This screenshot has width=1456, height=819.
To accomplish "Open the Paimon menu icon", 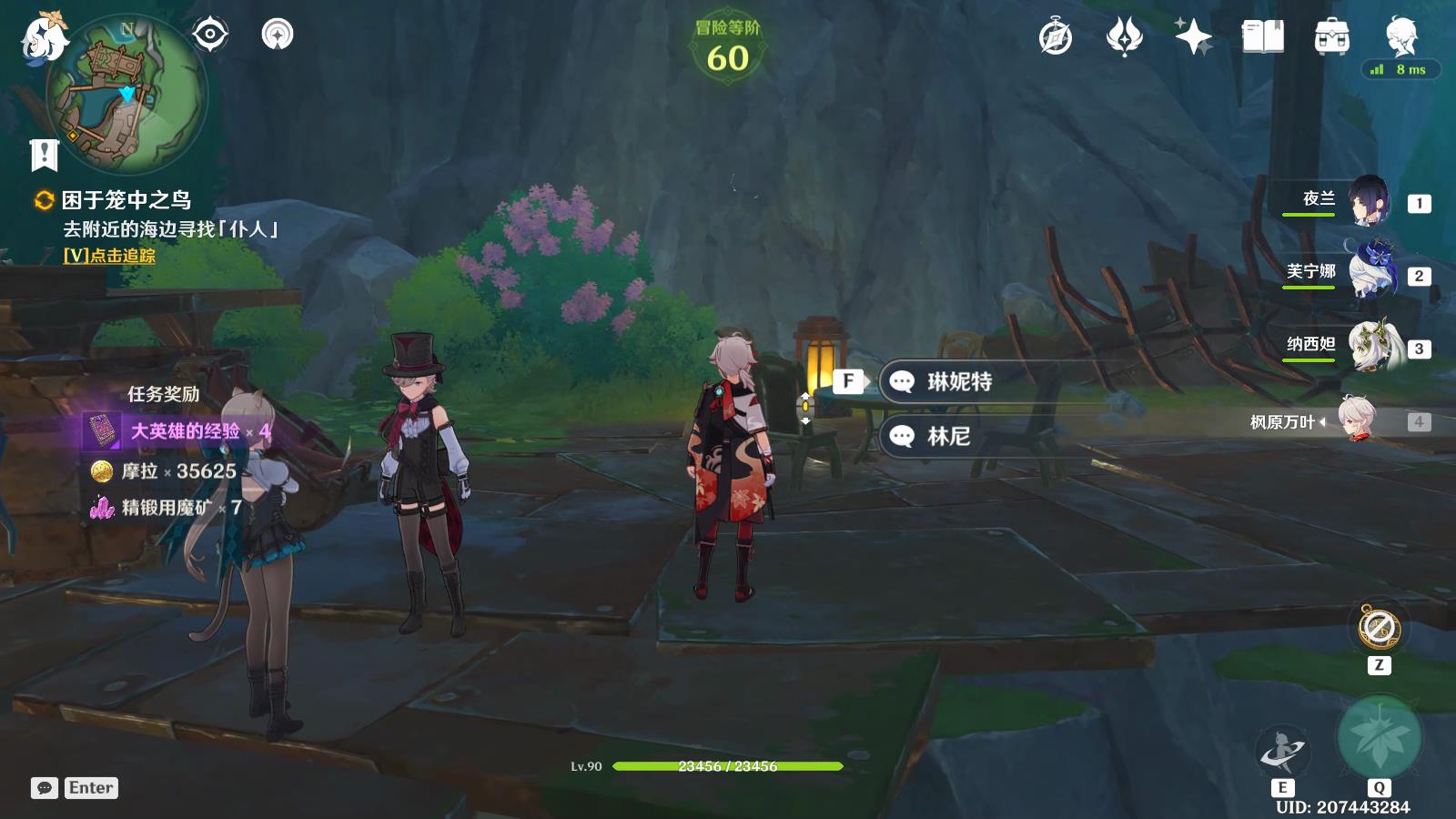I will 44,38.
